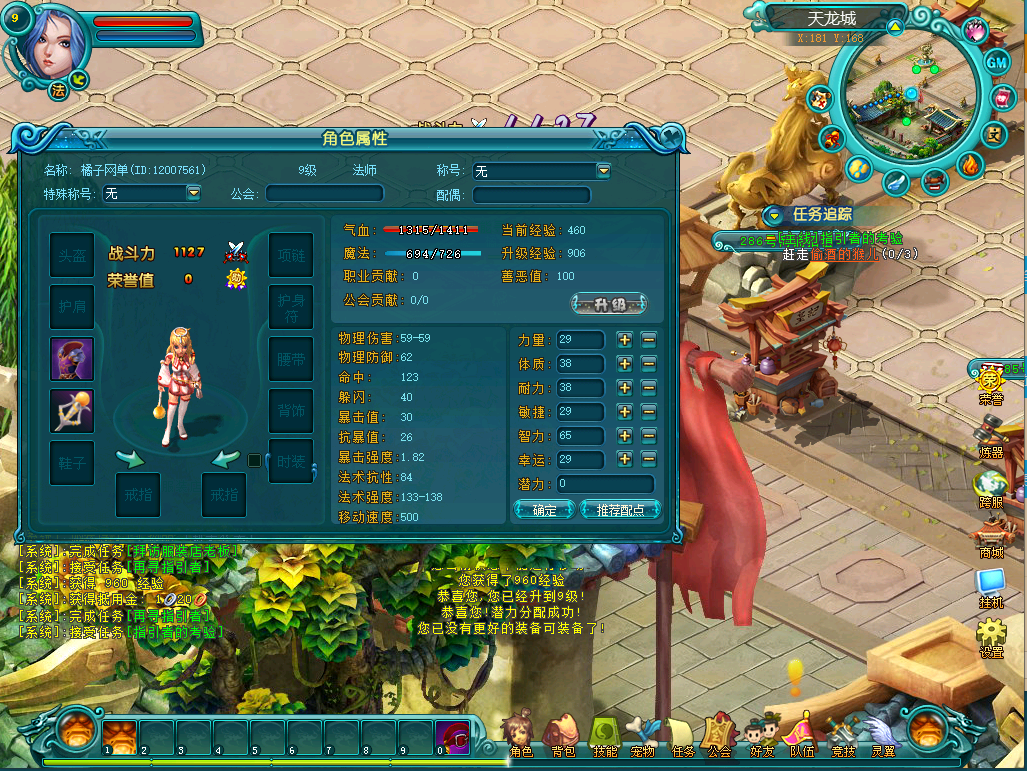Open the 好友 friends list
The height and width of the screenshot is (771, 1027).
pos(762,735)
